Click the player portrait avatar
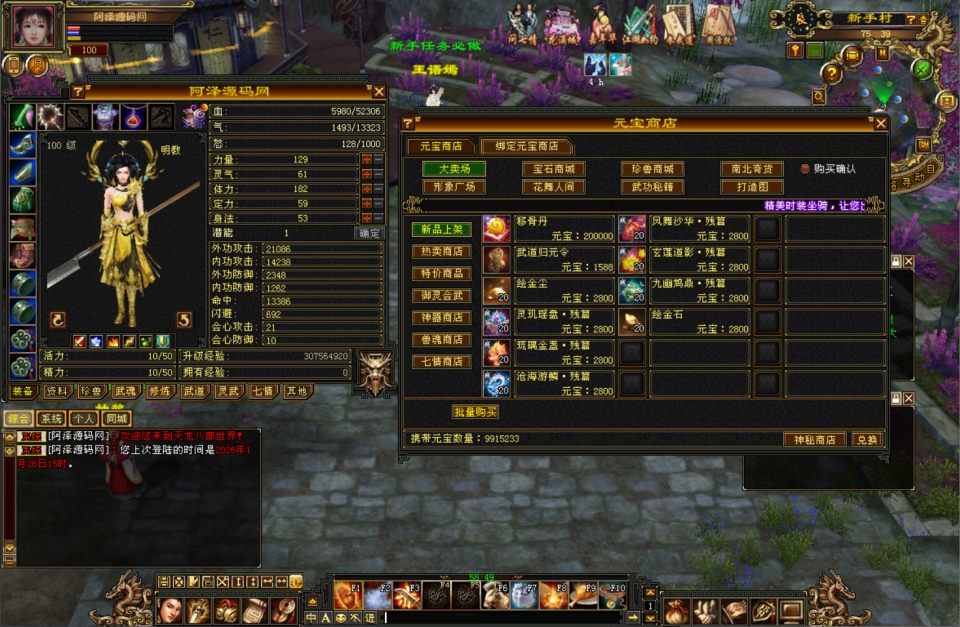Image resolution: width=960 pixels, height=627 pixels. pos(31,25)
